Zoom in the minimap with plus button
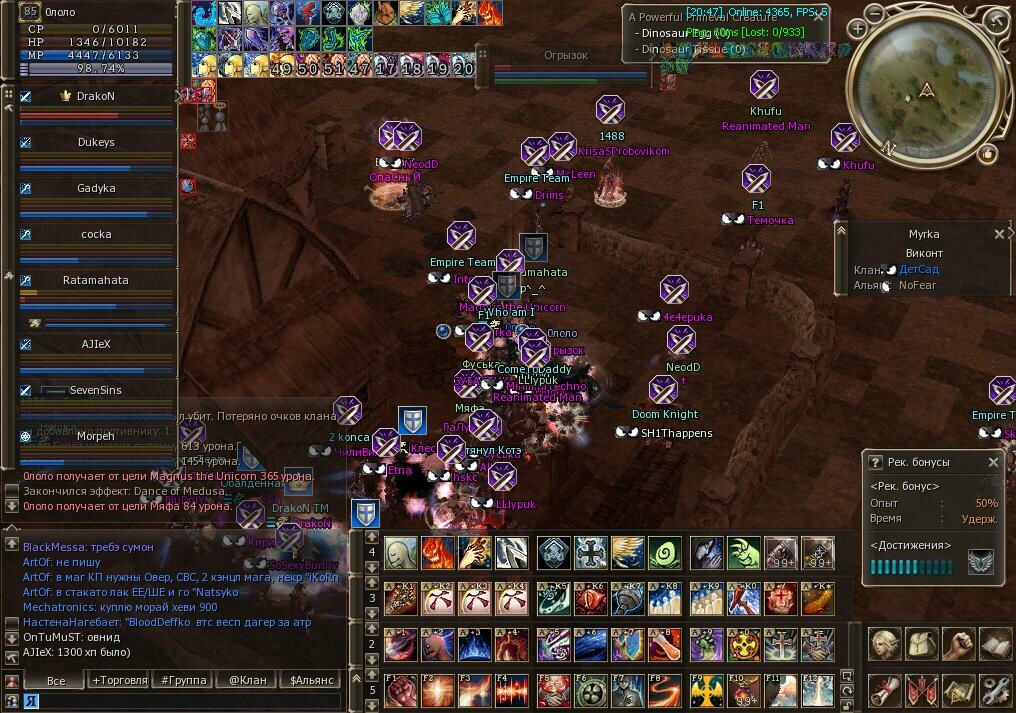Viewport: 1016px width, 713px height. [858, 29]
